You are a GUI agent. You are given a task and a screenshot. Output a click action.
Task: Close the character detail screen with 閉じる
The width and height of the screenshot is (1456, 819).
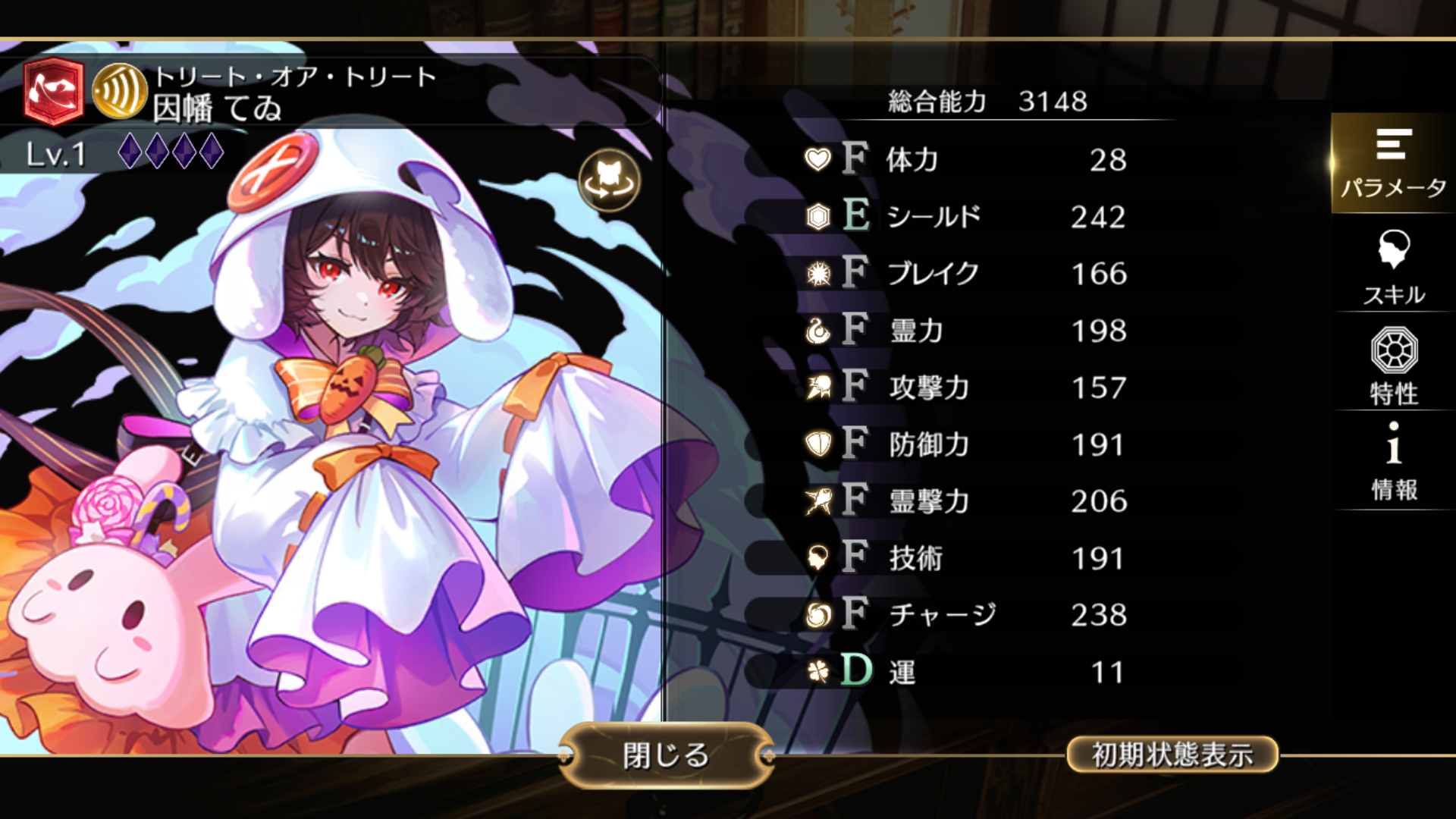(666, 755)
